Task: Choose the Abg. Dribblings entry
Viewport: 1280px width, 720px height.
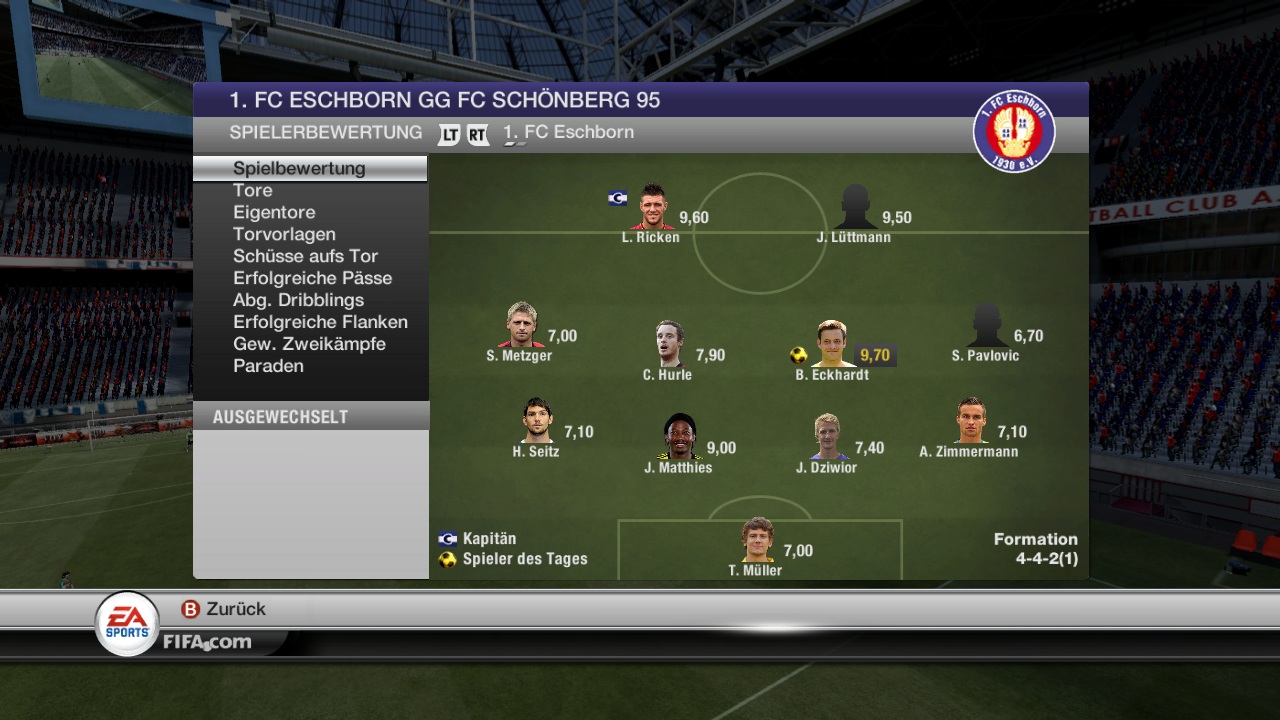Action: [x=298, y=300]
